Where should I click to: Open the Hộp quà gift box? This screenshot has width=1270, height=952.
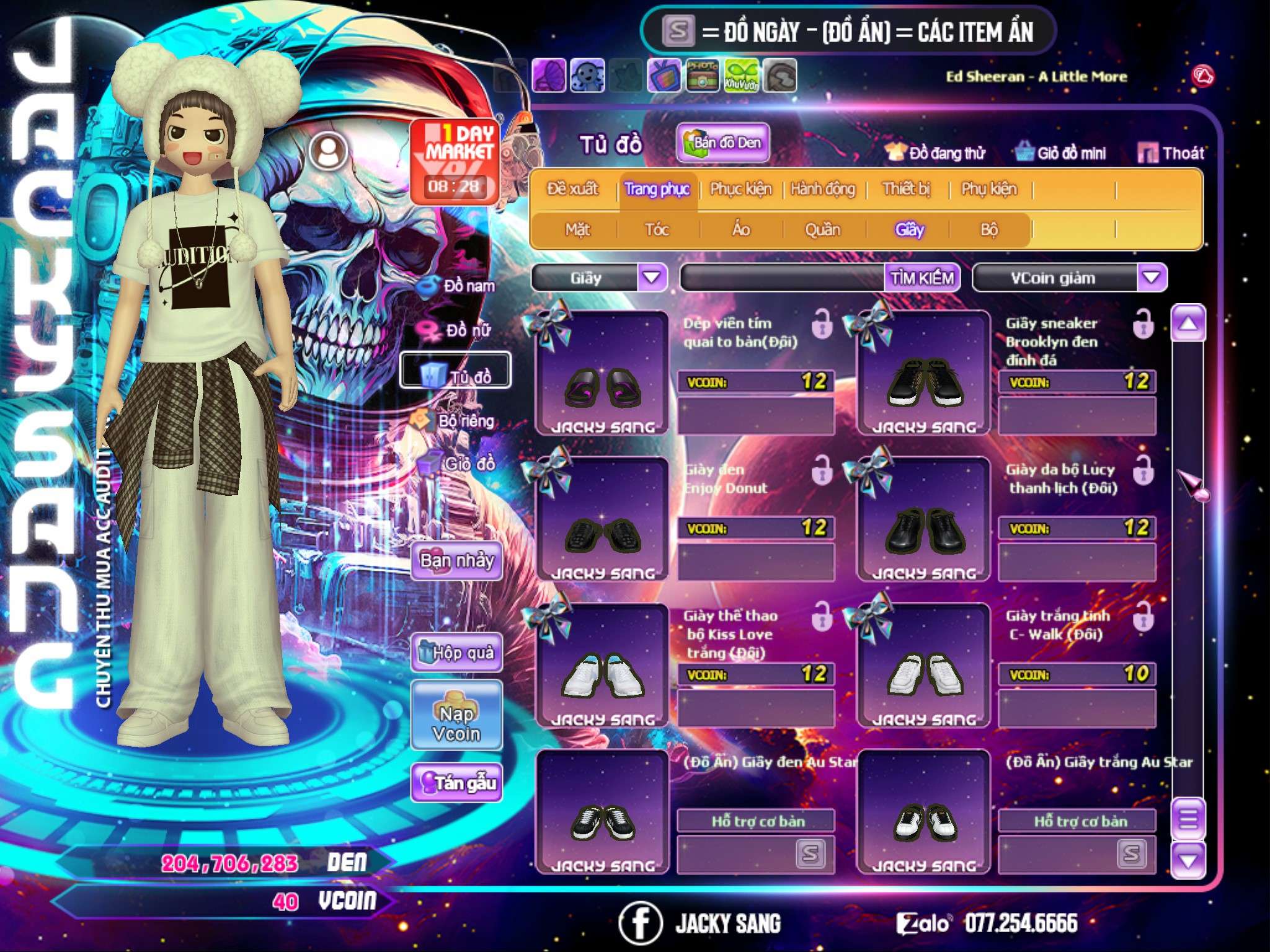click(457, 652)
